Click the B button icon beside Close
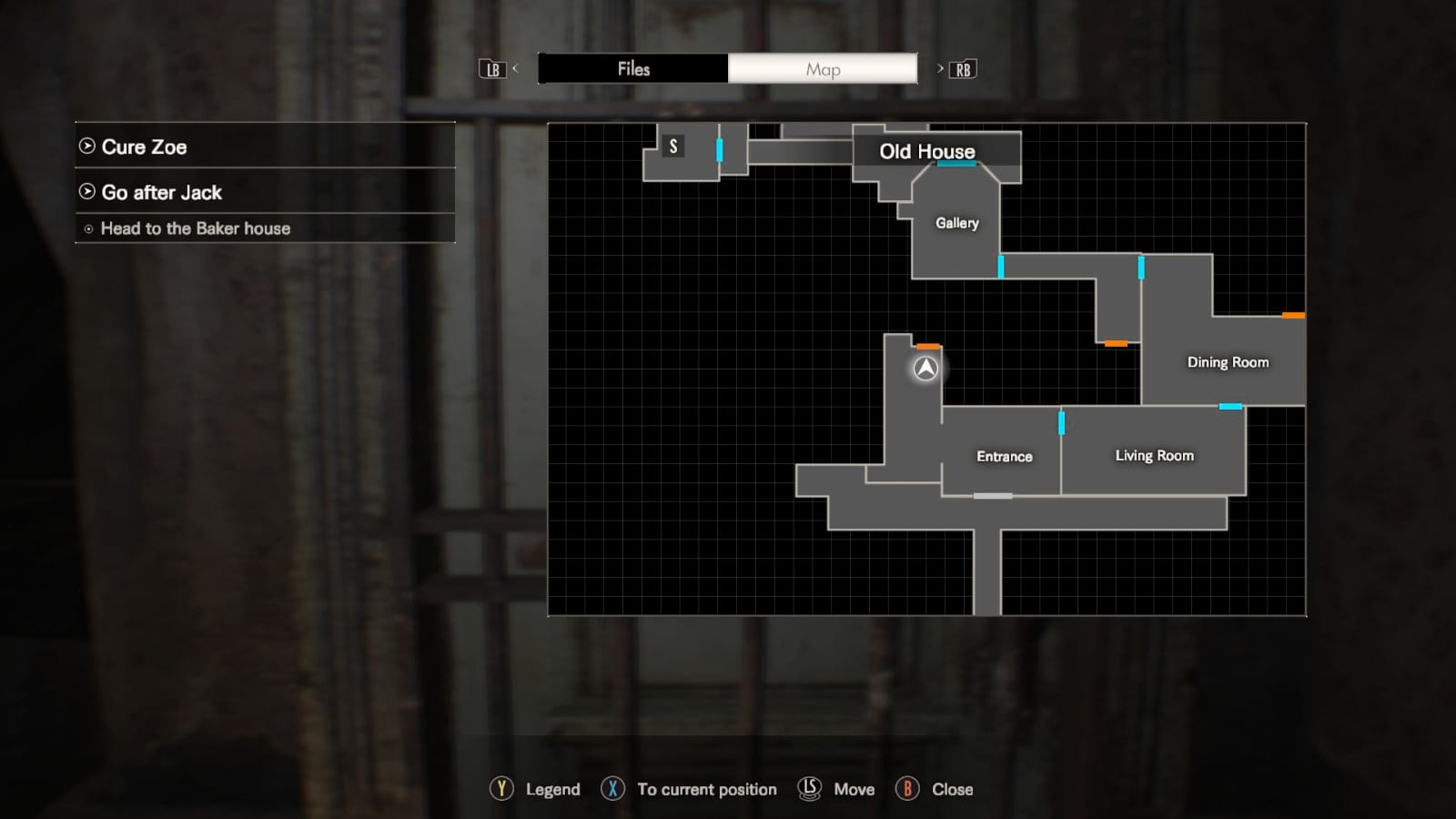The width and height of the screenshot is (1456, 819). [907, 789]
